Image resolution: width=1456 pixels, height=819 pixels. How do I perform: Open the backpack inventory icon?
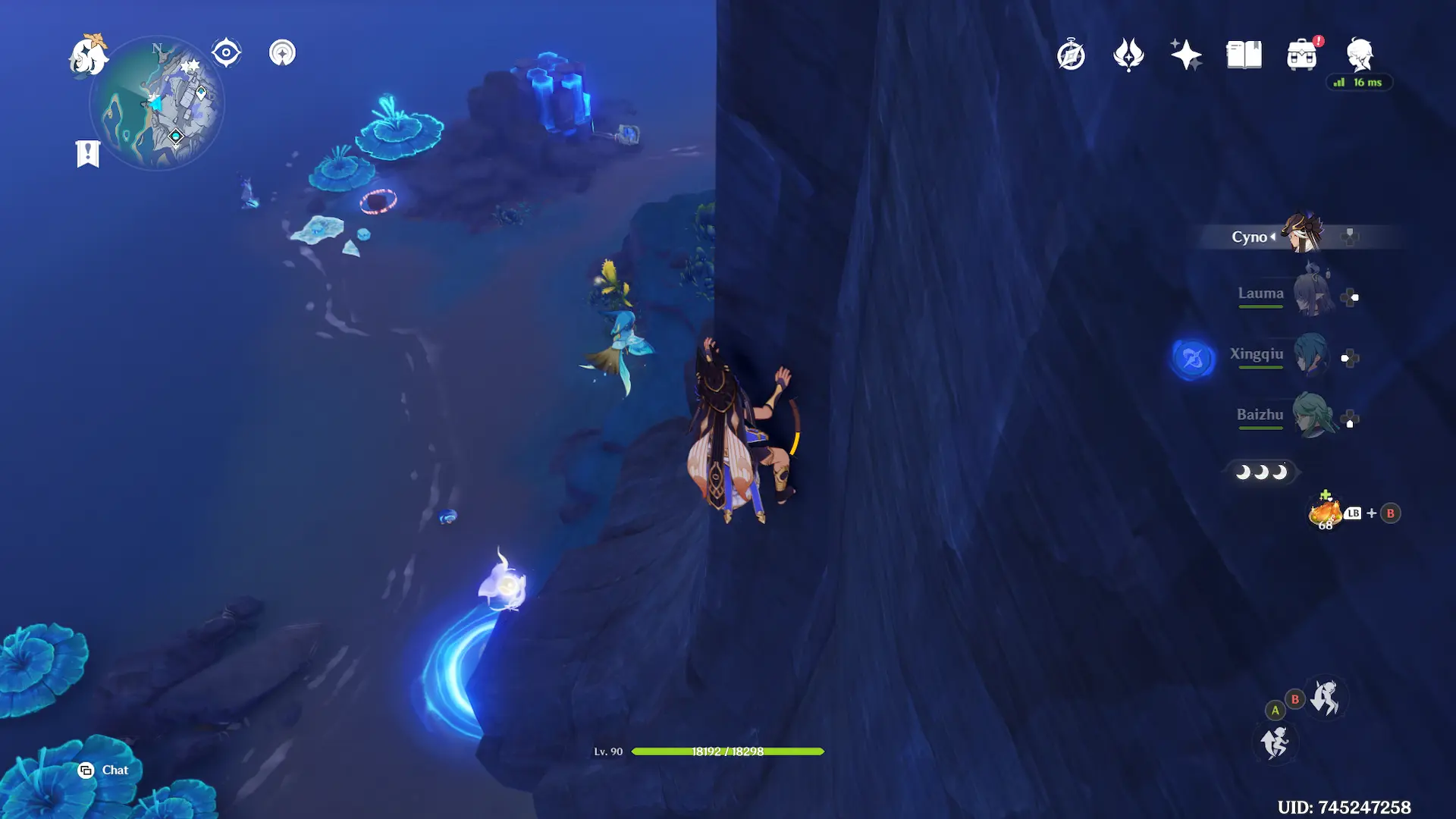[1301, 55]
